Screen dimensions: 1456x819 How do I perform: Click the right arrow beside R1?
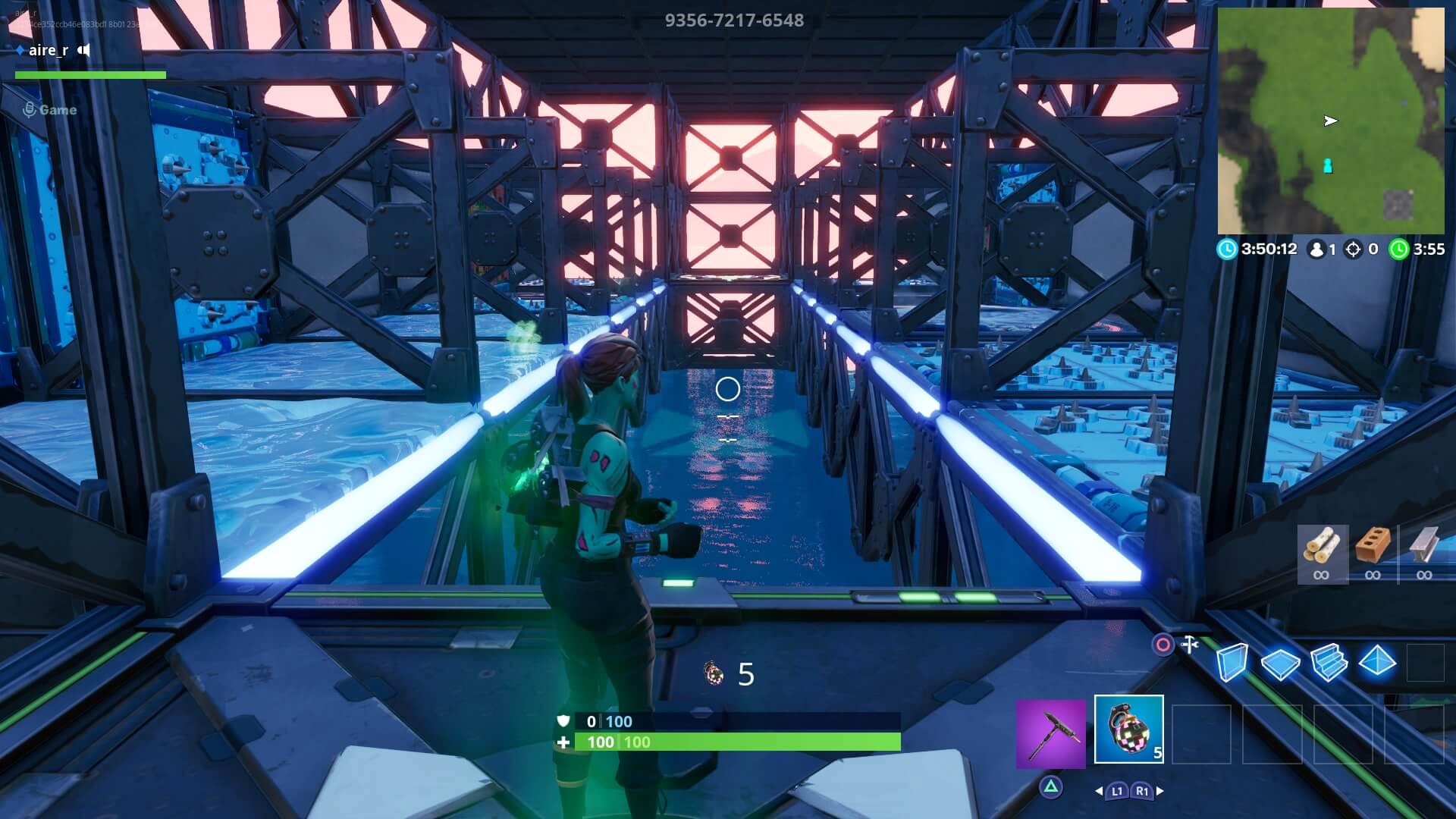point(1159,790)
